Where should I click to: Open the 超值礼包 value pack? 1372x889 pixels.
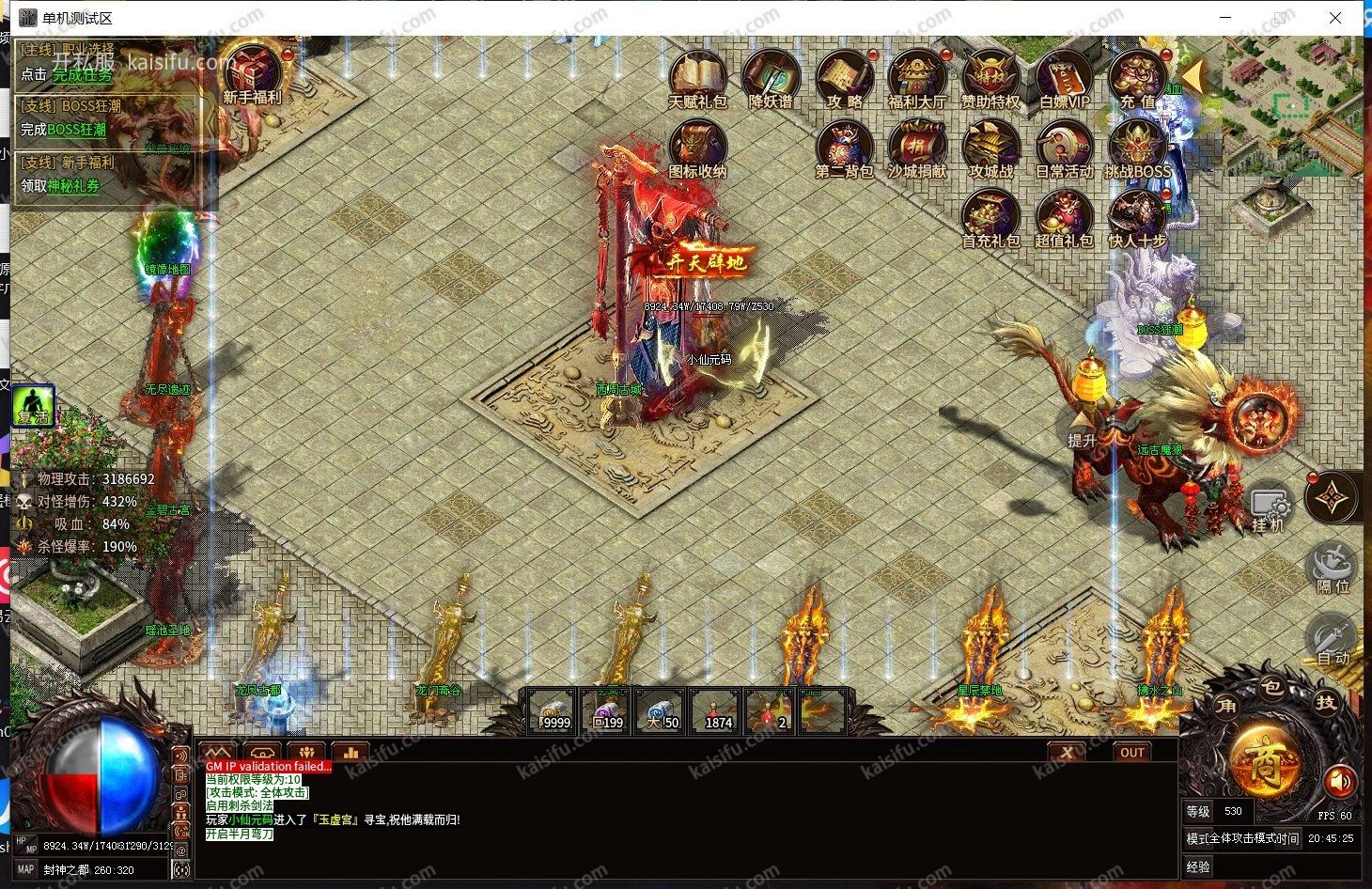[1064, 218]
